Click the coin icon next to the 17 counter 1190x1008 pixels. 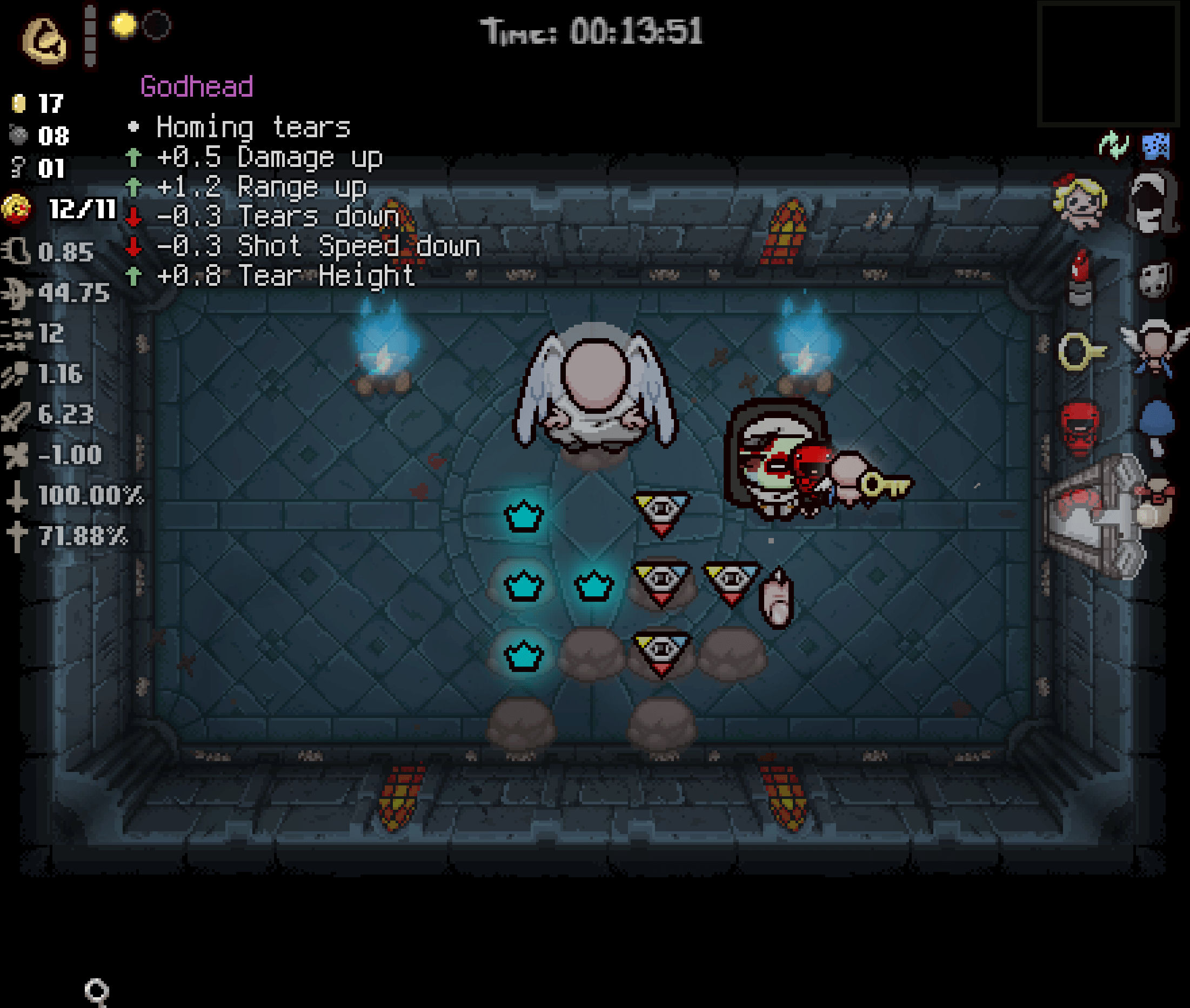19,103
